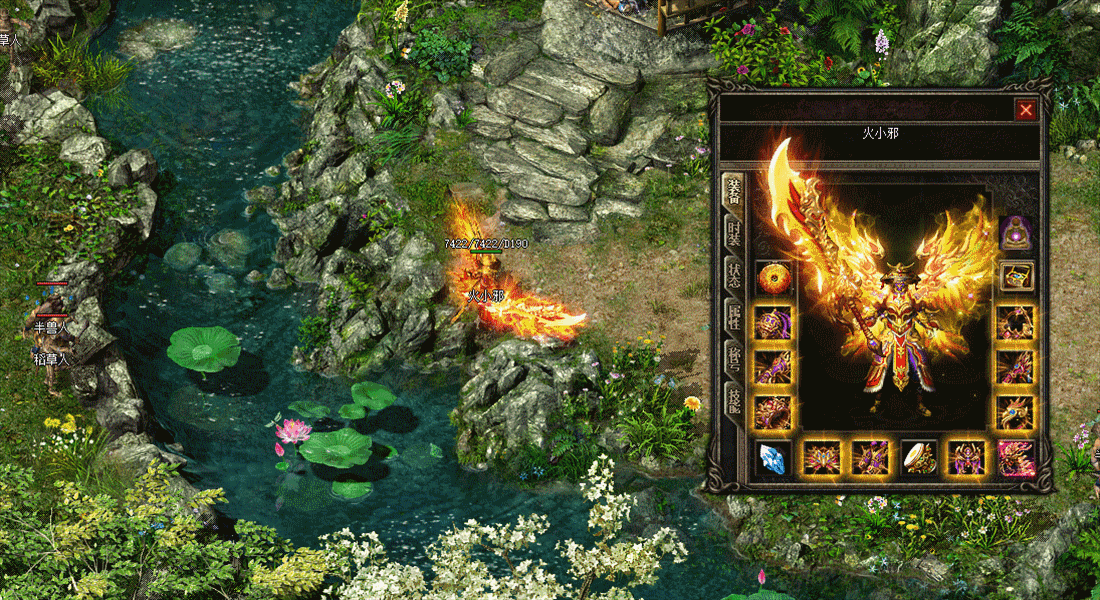Open the 称号 titles tab
Viewport: 1100px width, 600px height.
pos(733,359)
